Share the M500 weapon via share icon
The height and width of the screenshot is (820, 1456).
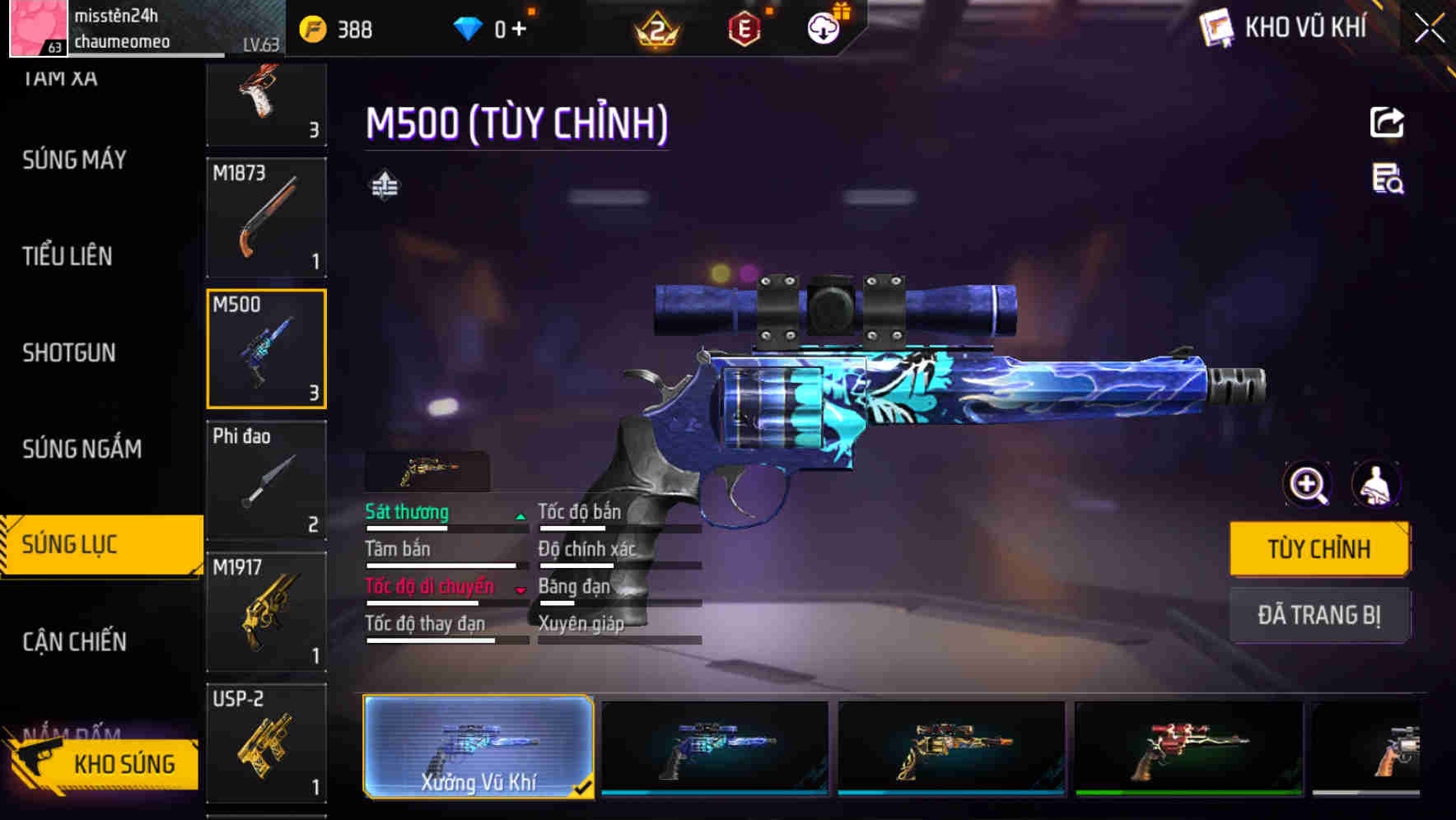pos(1387,122)
